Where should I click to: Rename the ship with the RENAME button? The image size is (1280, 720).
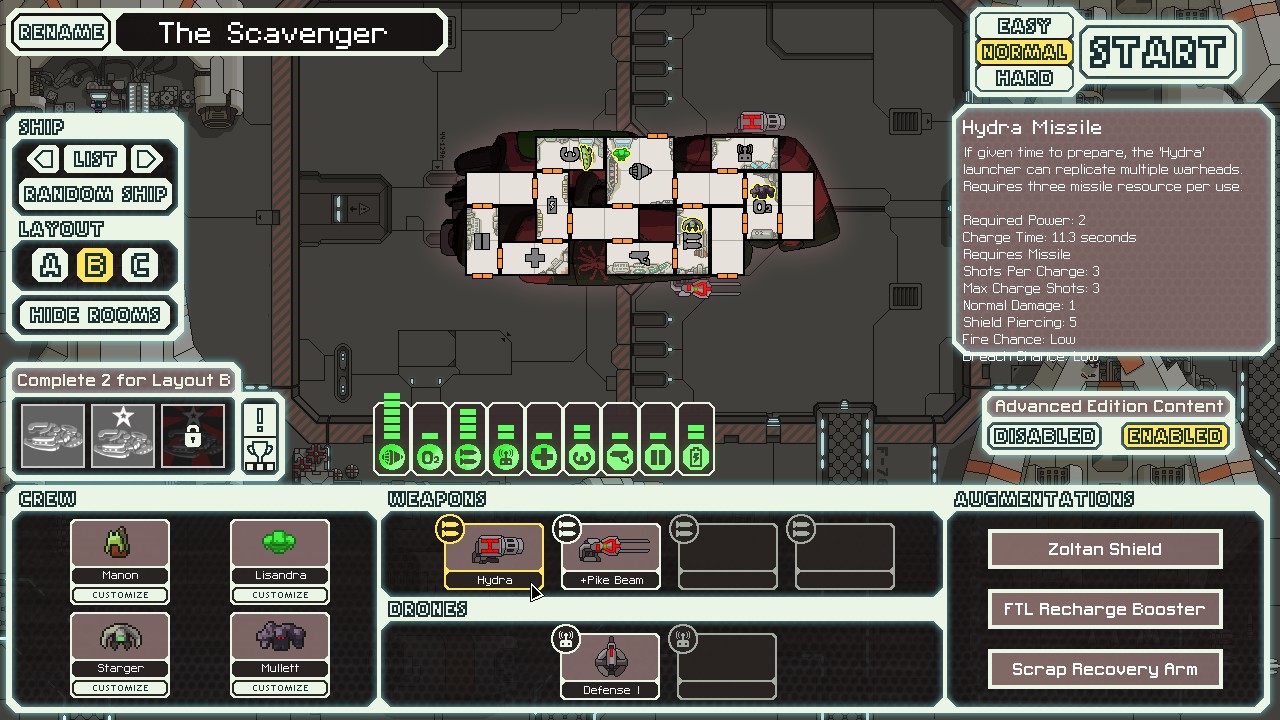(x=62, y=32)
